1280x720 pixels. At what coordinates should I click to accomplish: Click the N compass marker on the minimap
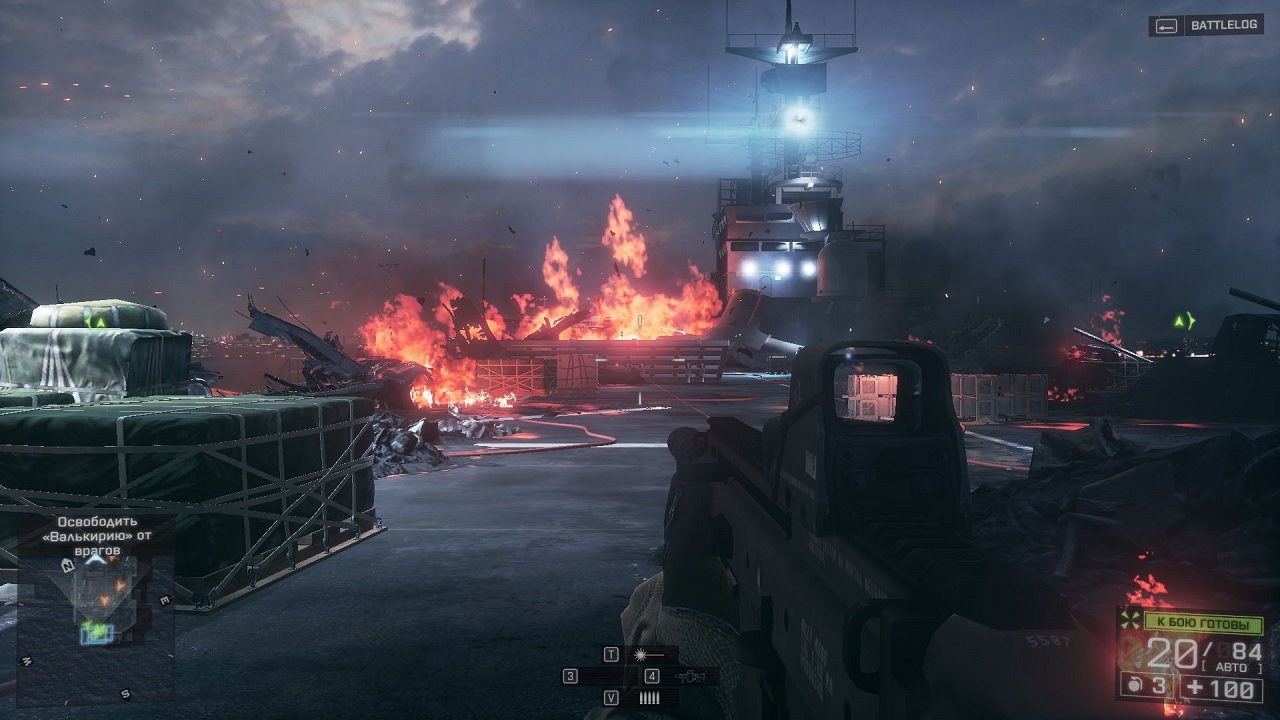point(67,565)
